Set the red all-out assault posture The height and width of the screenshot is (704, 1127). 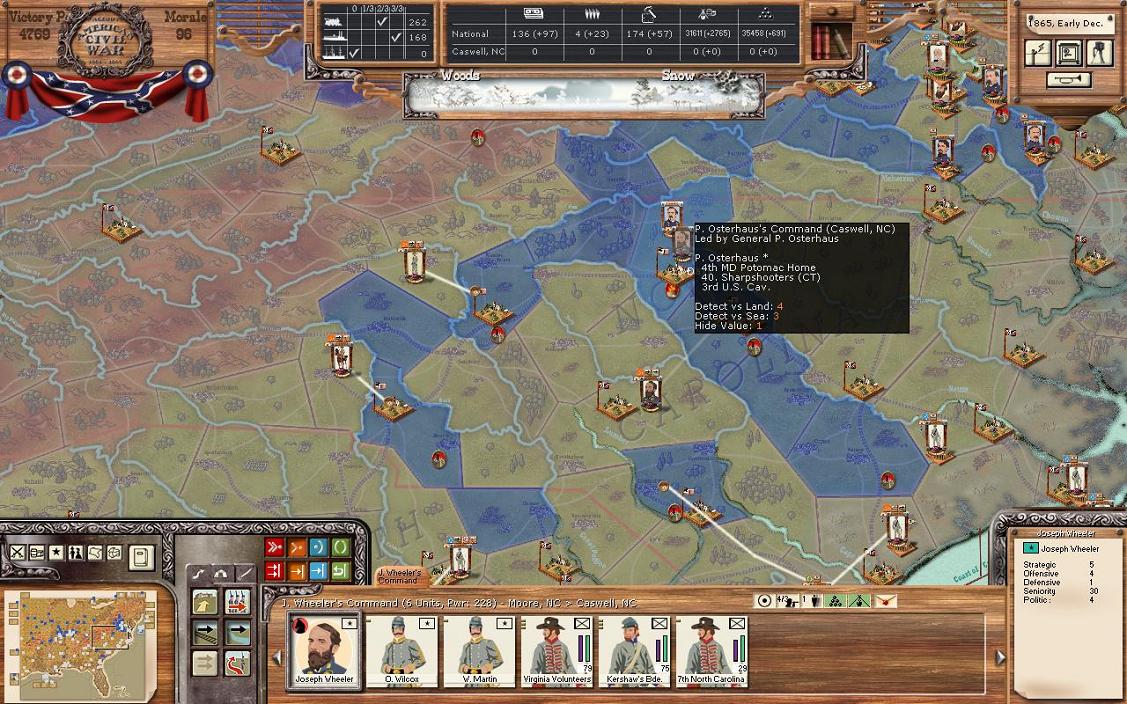pyautogui.click(x=274, y=548)
